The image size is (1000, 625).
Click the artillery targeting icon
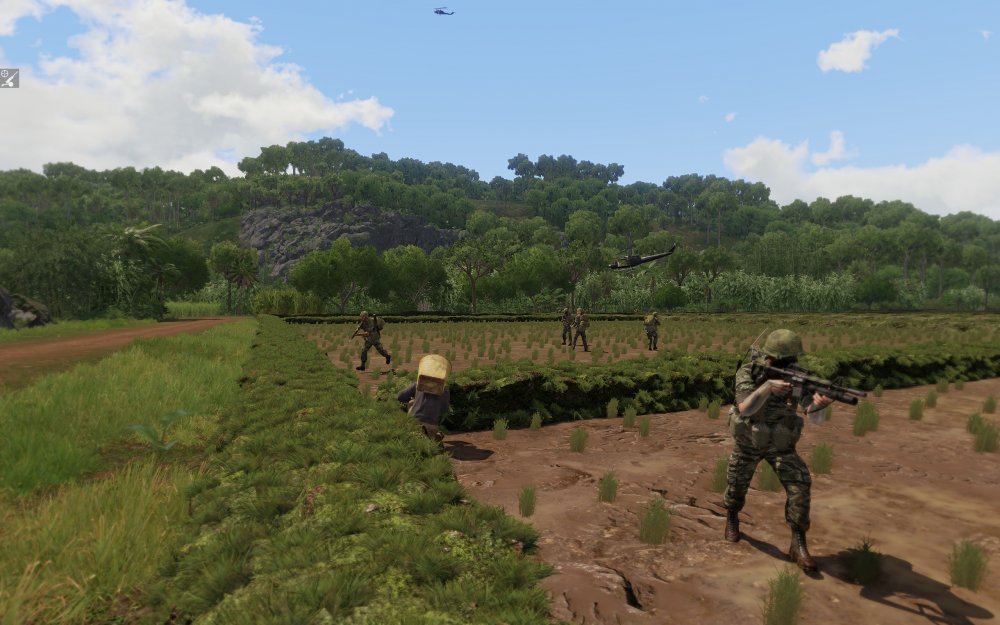(x=9, y=78)
